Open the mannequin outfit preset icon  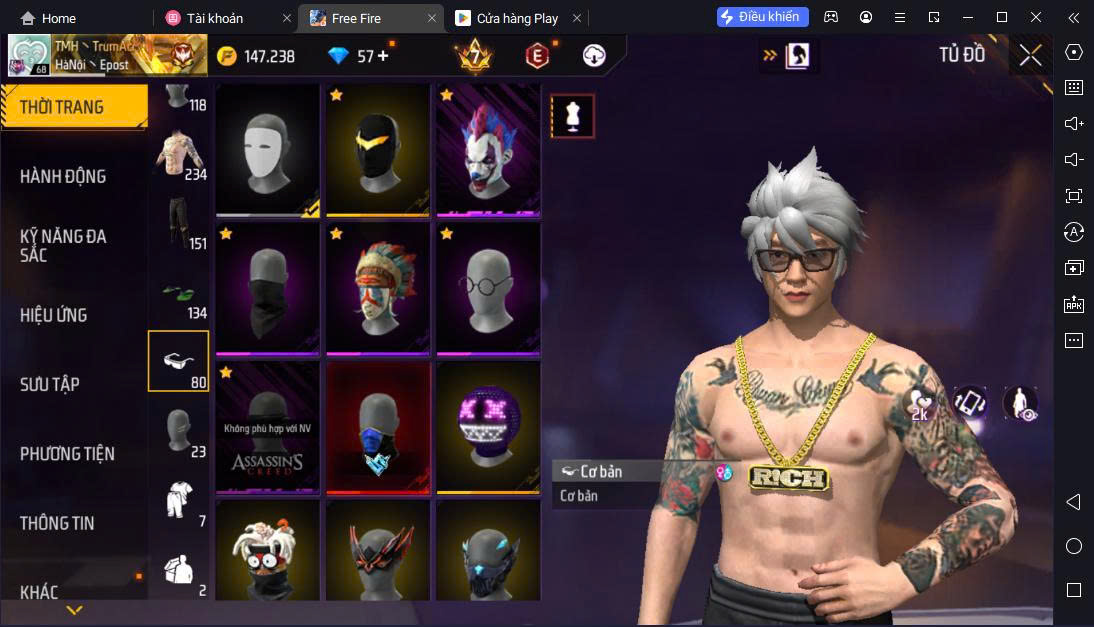point(573,116)
